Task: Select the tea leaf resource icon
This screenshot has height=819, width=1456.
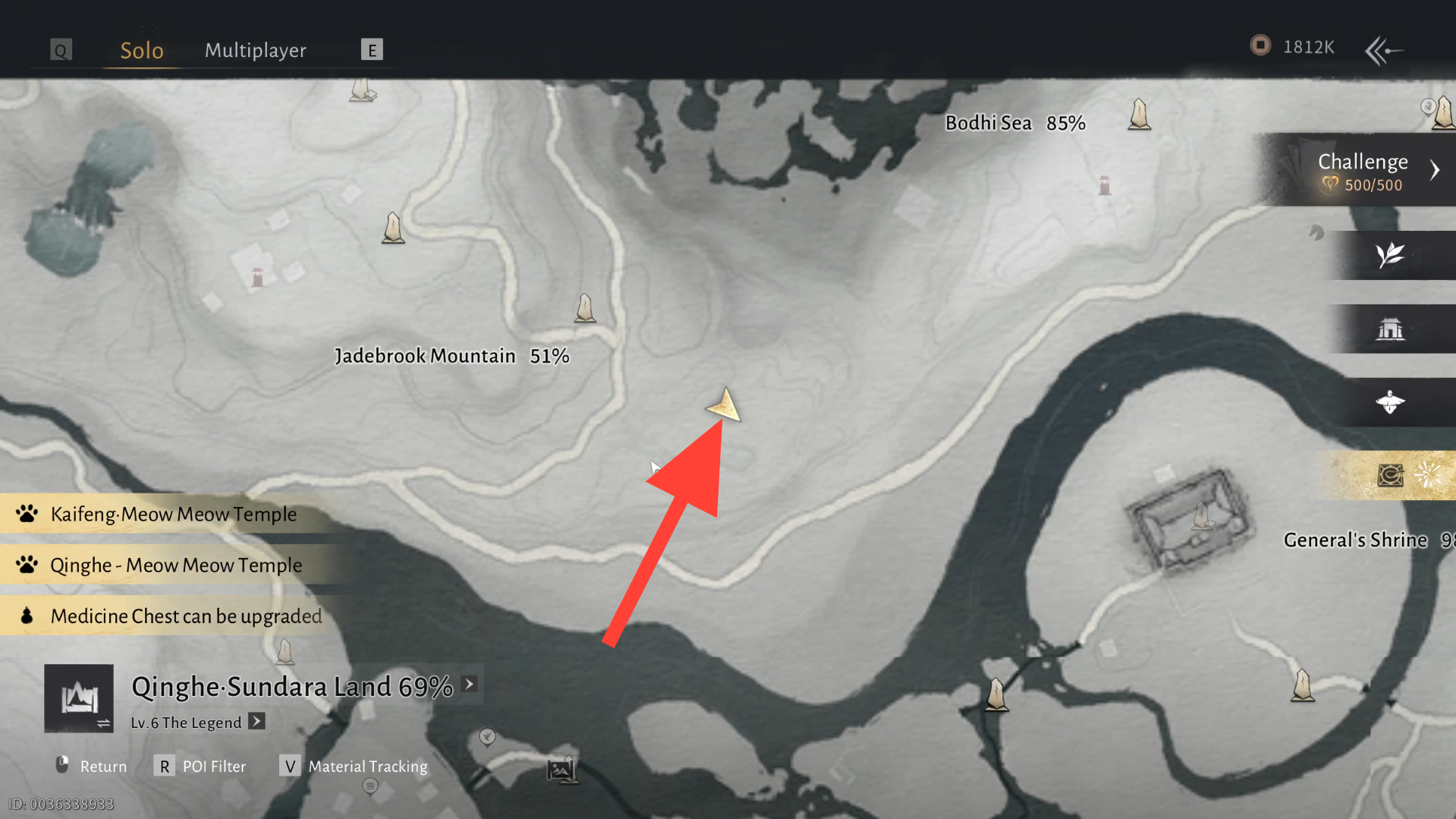Action: coord(1392,256)
